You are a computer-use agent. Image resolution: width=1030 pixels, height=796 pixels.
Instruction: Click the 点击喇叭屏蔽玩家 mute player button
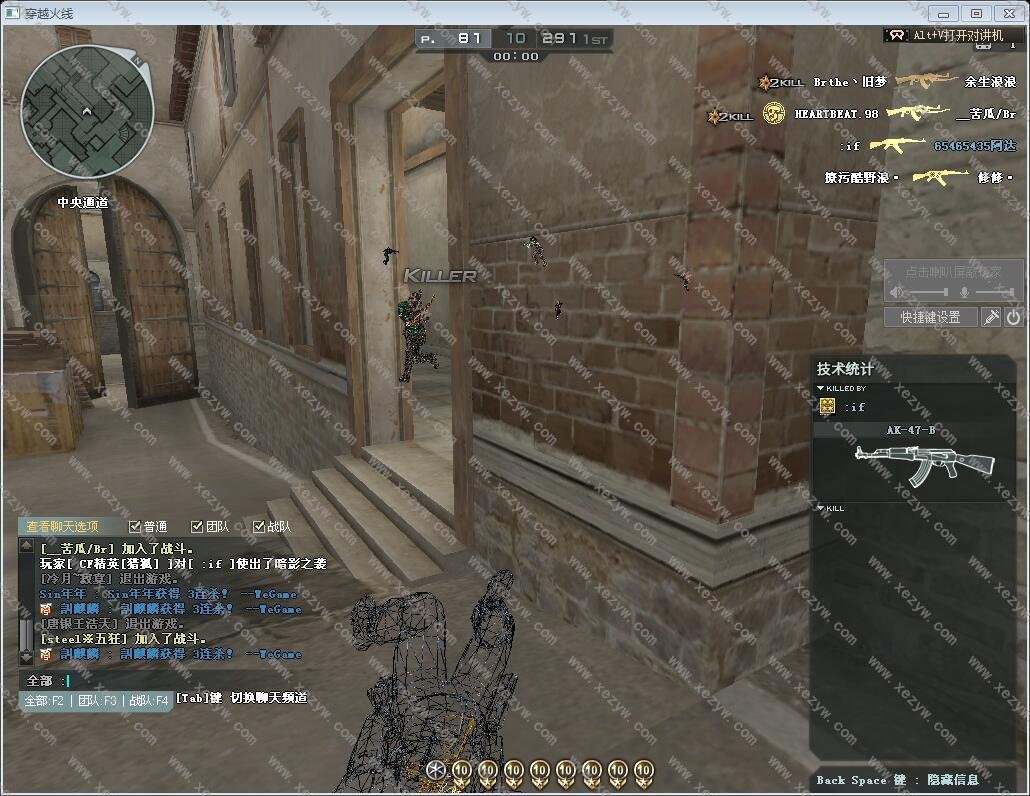(x=952, y=271)
